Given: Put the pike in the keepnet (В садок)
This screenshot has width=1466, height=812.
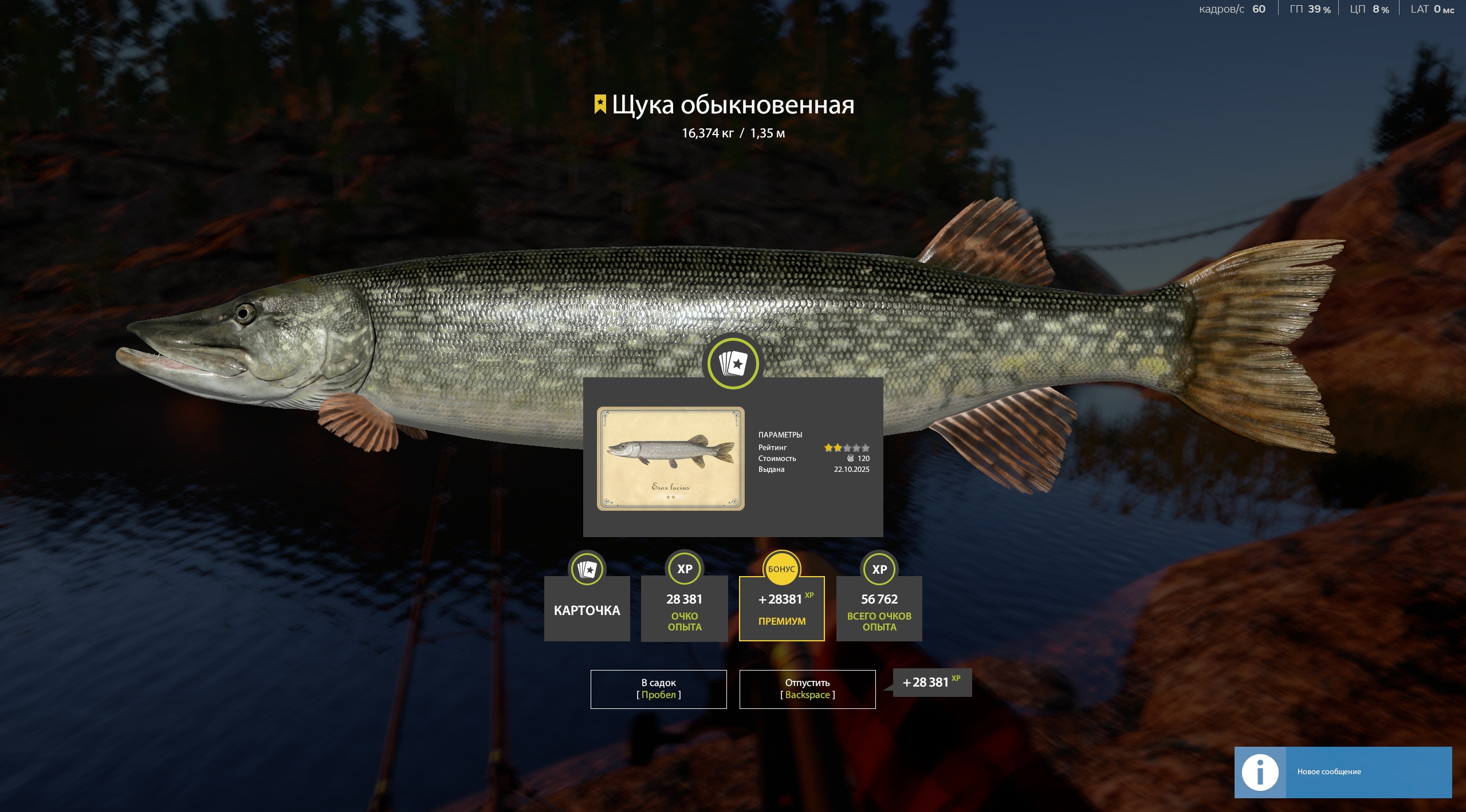Looking at the screenshot, I should (658, 689).
